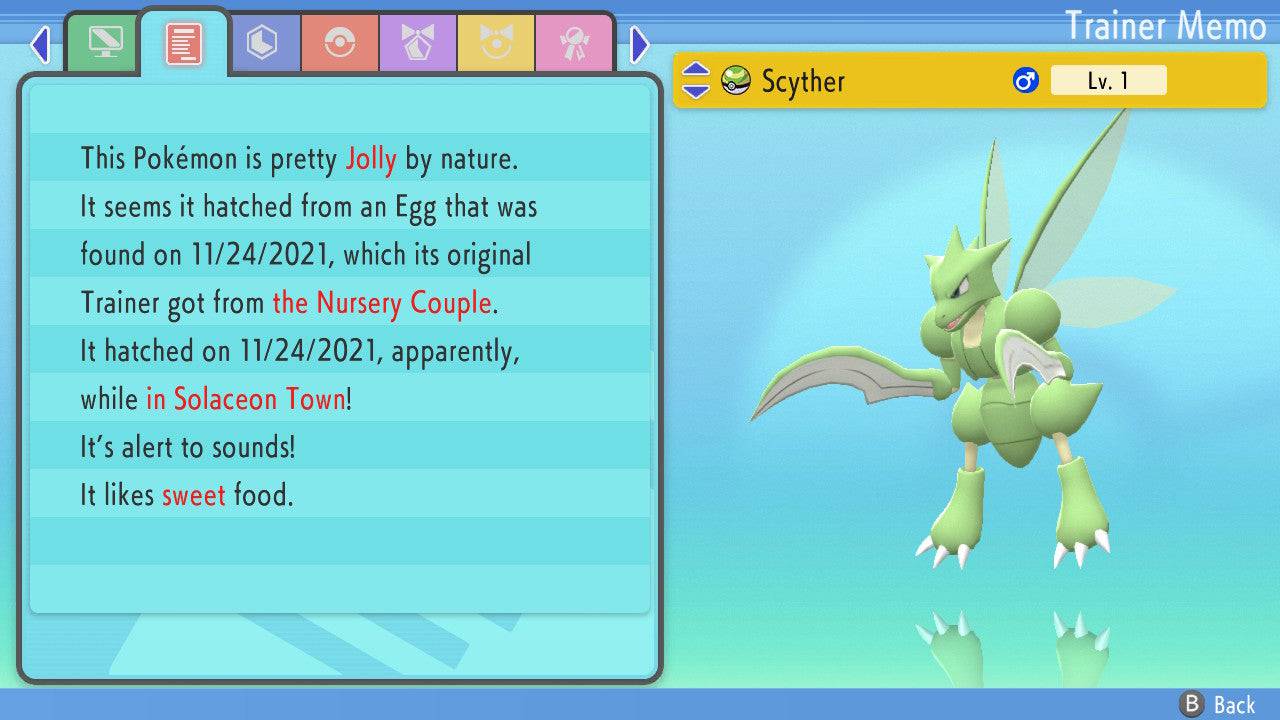This screenshot has height=720, width=1280.
Task: Click the up/down arrows beside Scyther's name
Action: coord(696,81)
